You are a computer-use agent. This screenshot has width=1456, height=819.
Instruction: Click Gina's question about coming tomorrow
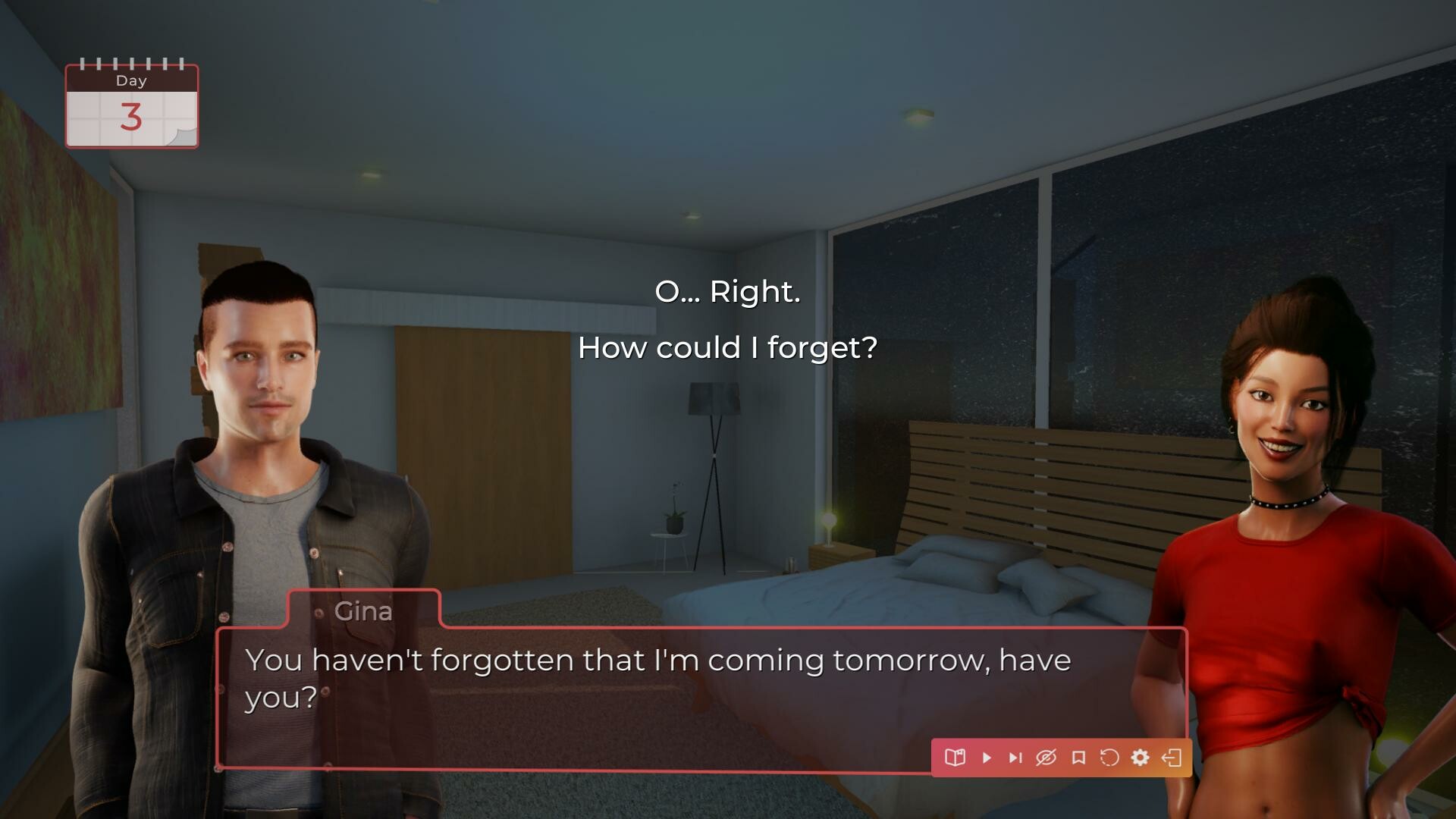[658, 661]
